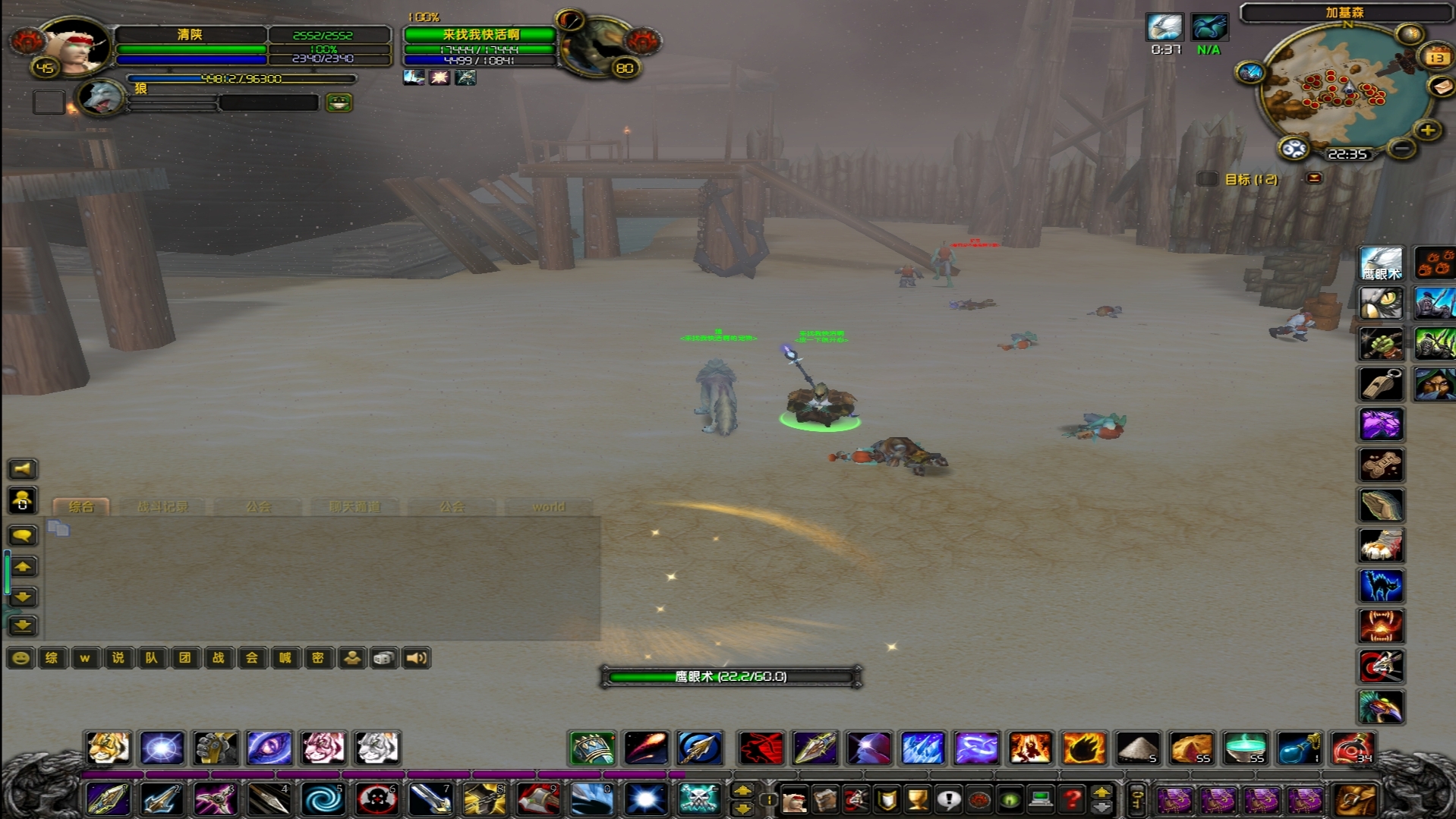Choose the 队 party chat channel button
The image size is (1456, 819).
pos(151,658)
